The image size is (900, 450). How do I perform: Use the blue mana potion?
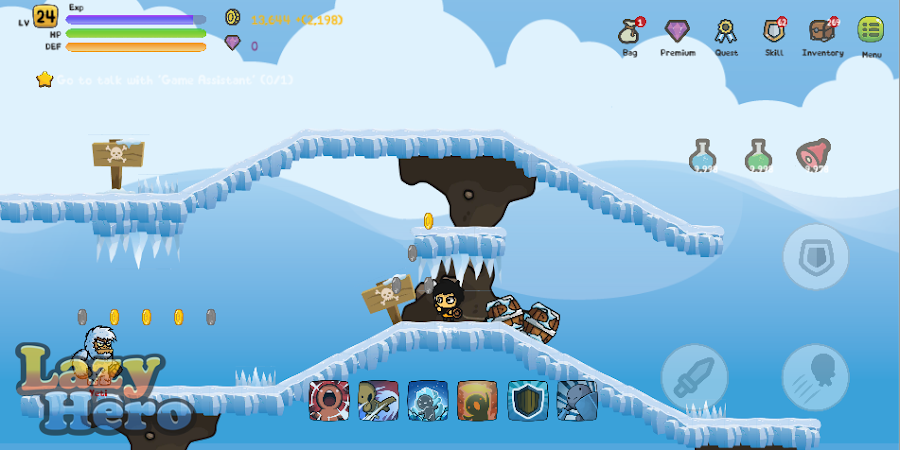[704, 155]
